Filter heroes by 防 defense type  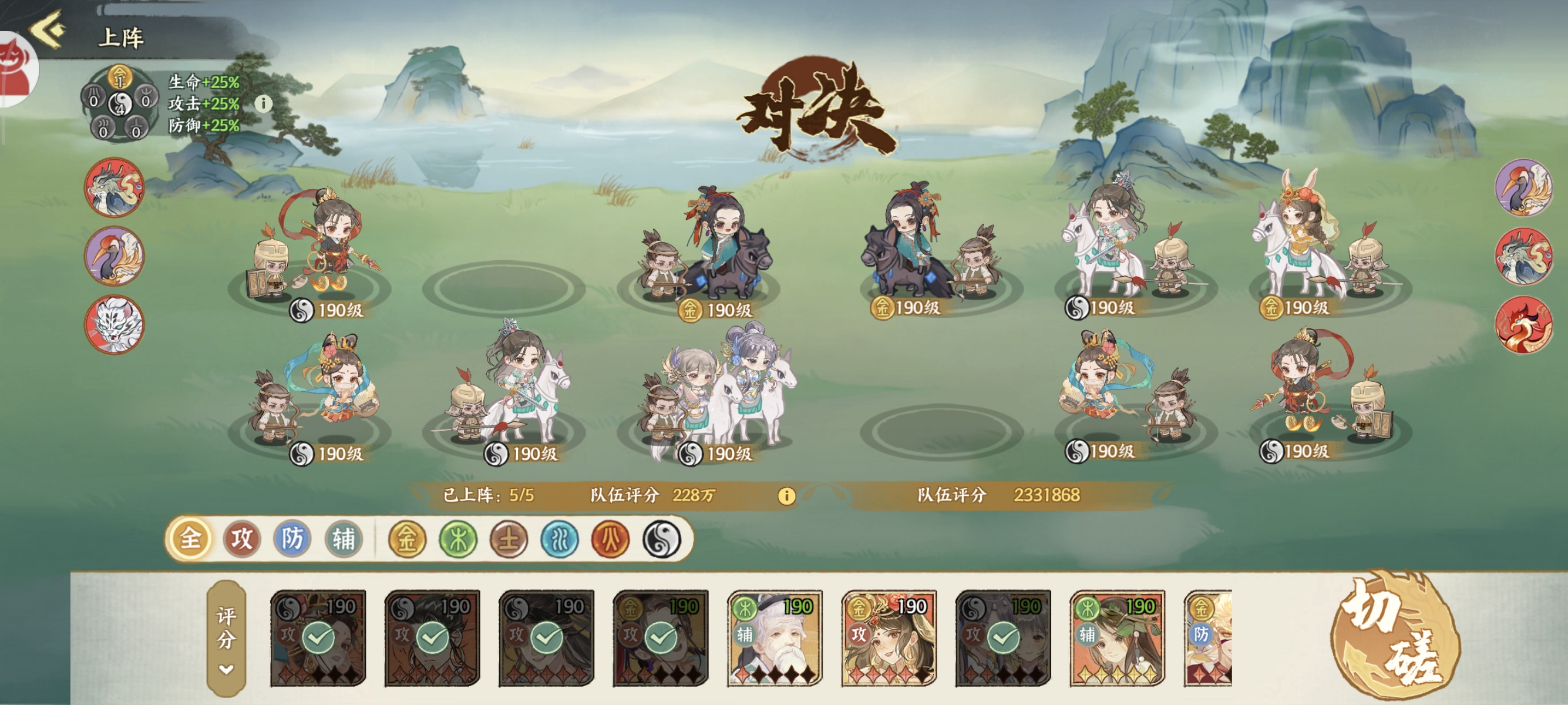click(x=292, y=538)
